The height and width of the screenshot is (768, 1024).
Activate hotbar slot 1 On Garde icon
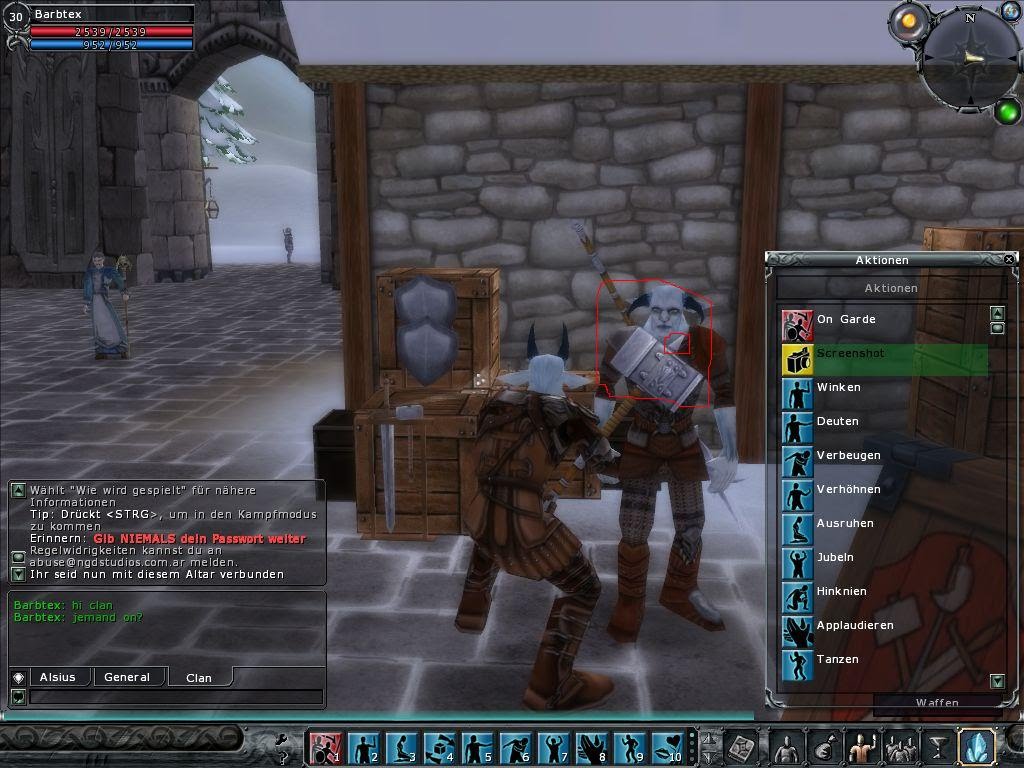click(x=324, y=747)
